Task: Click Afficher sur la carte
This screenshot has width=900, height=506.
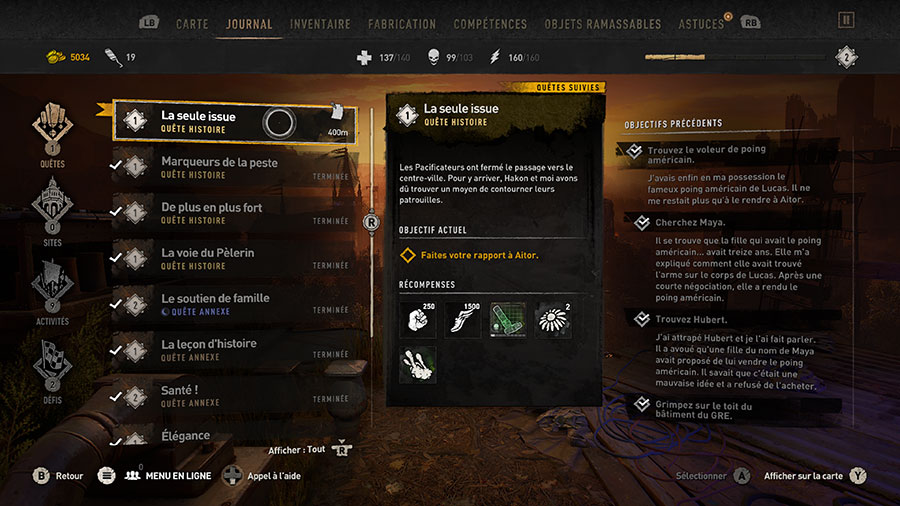Action: tap(803, 476)
